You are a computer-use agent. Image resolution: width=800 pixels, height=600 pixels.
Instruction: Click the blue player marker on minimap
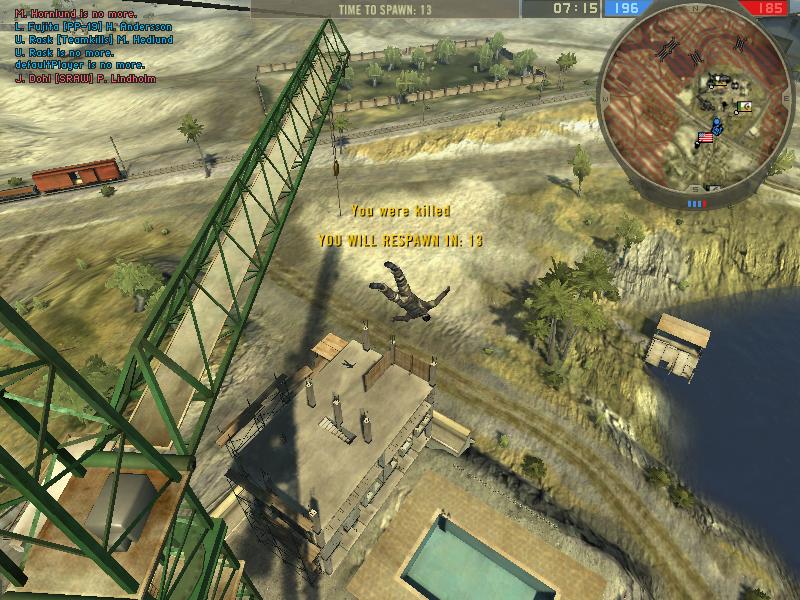pos(716,125)
